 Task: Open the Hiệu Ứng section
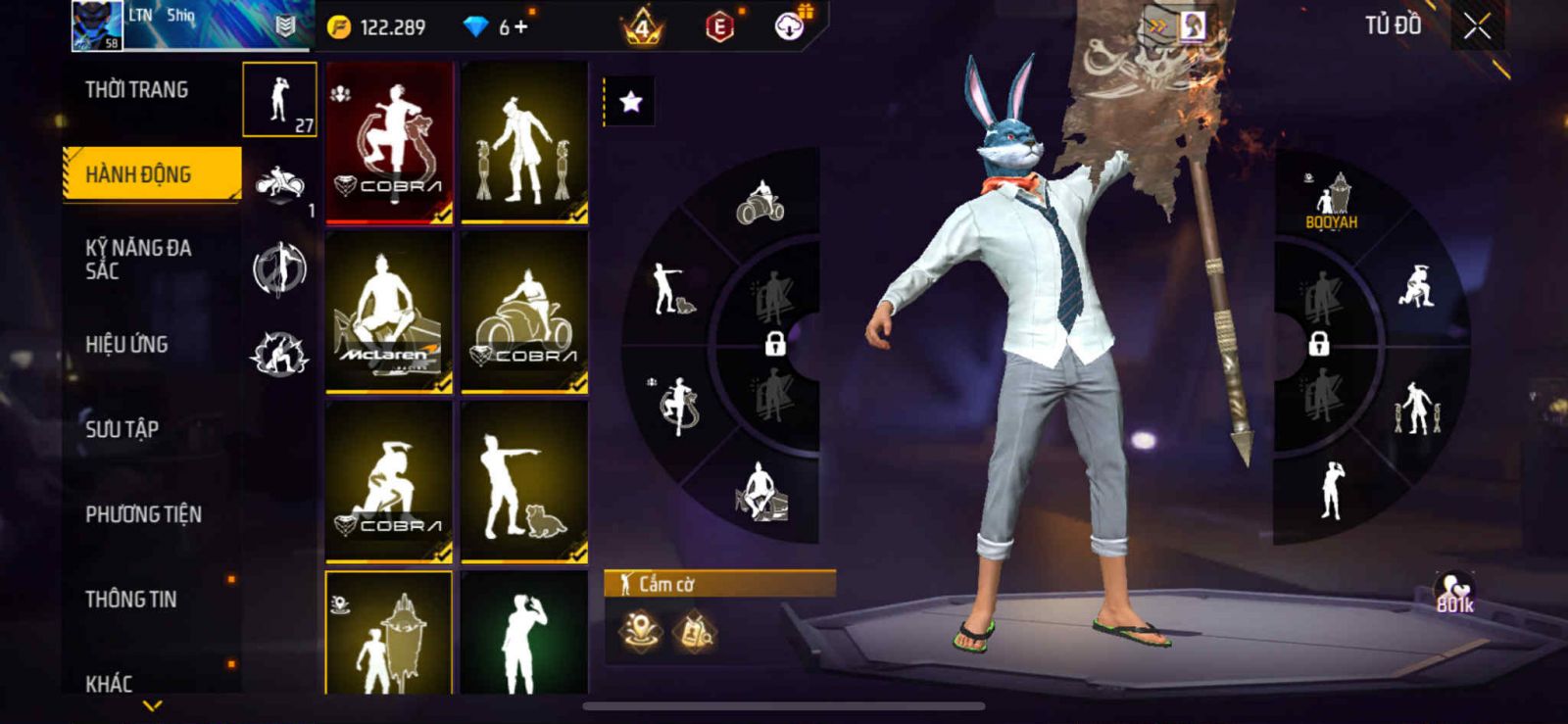(x=127, y=344)
